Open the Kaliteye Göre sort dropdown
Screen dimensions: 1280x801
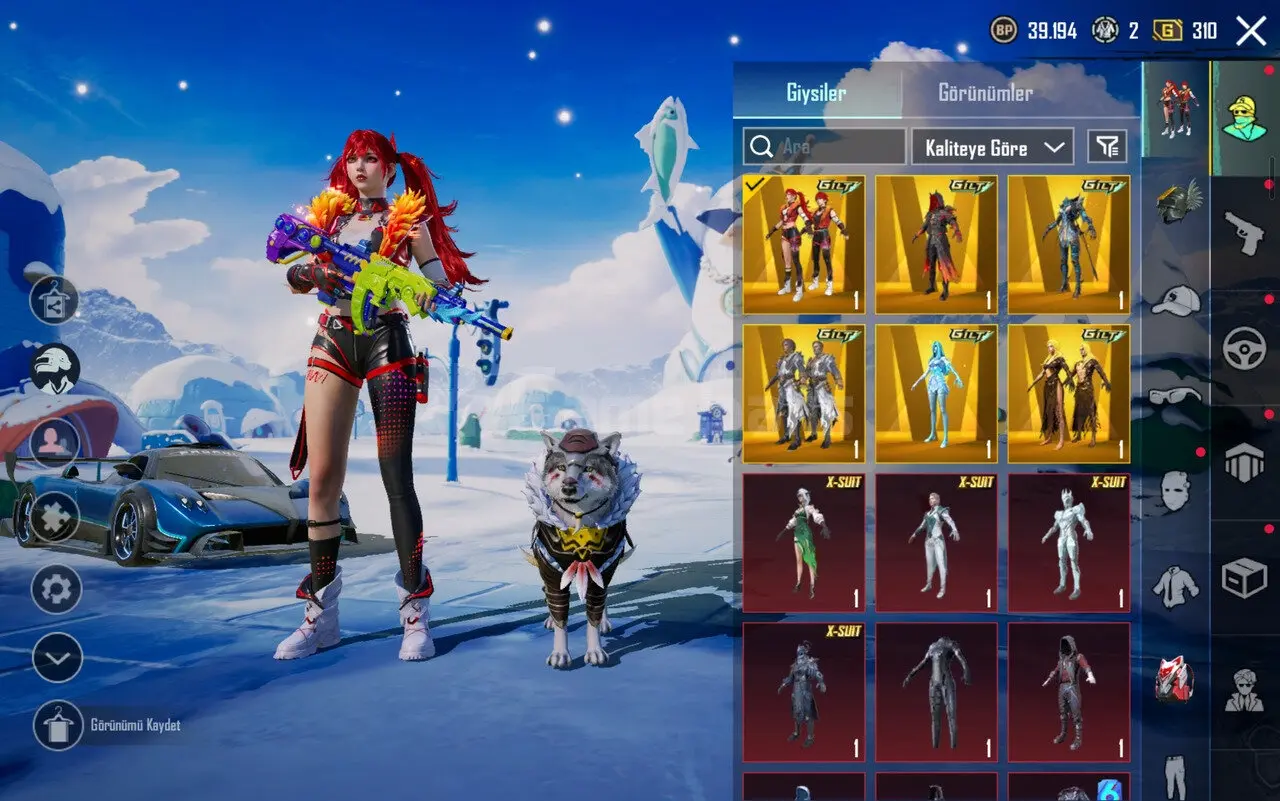[992, 147]
